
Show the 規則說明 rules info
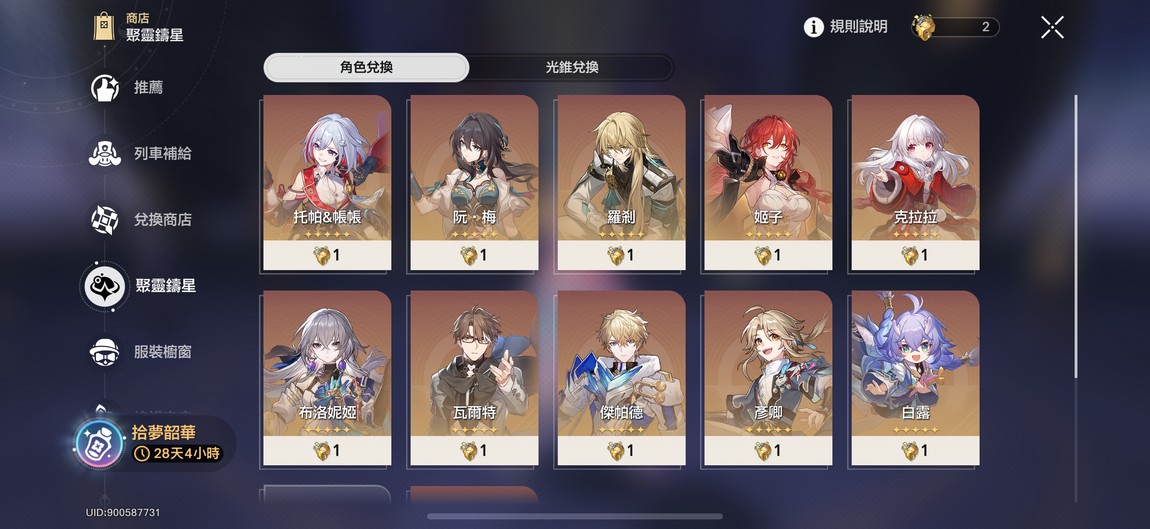[x=846, y=27]
